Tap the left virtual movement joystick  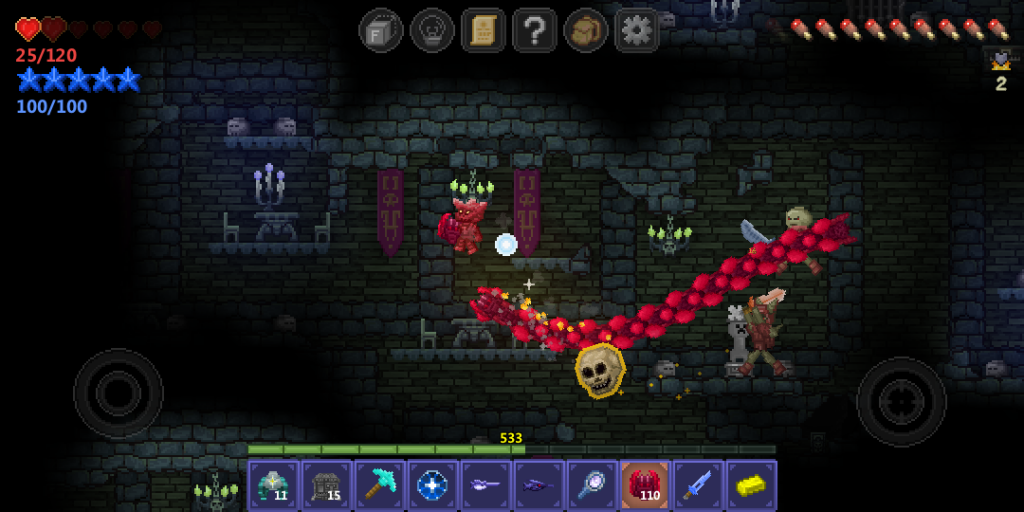[118, 393]
